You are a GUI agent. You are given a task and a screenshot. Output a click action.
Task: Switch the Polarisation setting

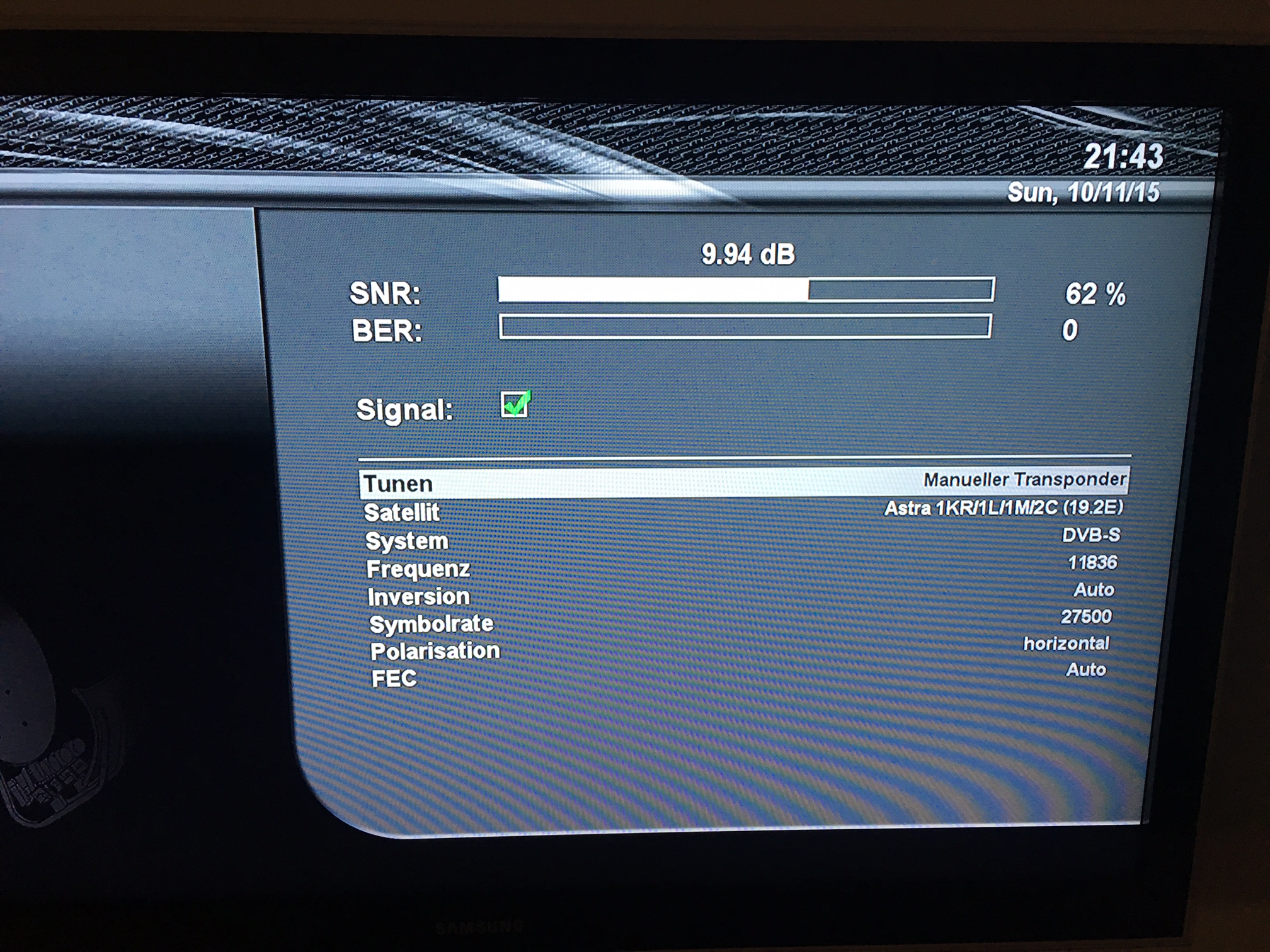click(x=743, y=648)
